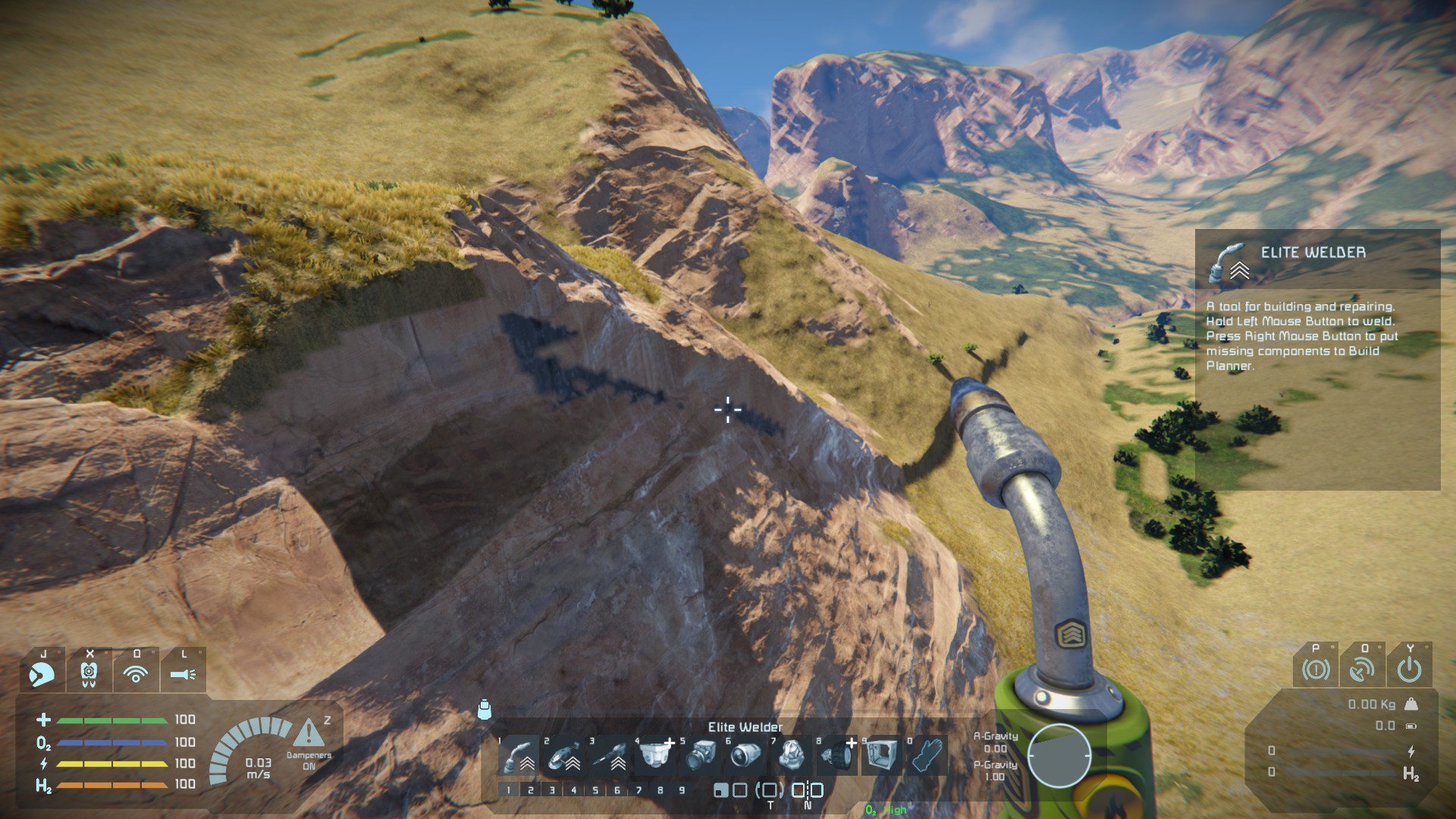Image resolution: width=1456 pixels, height=819 pixels.
Task: Toggle the flashlight icon
Action: tap(183, 673)
